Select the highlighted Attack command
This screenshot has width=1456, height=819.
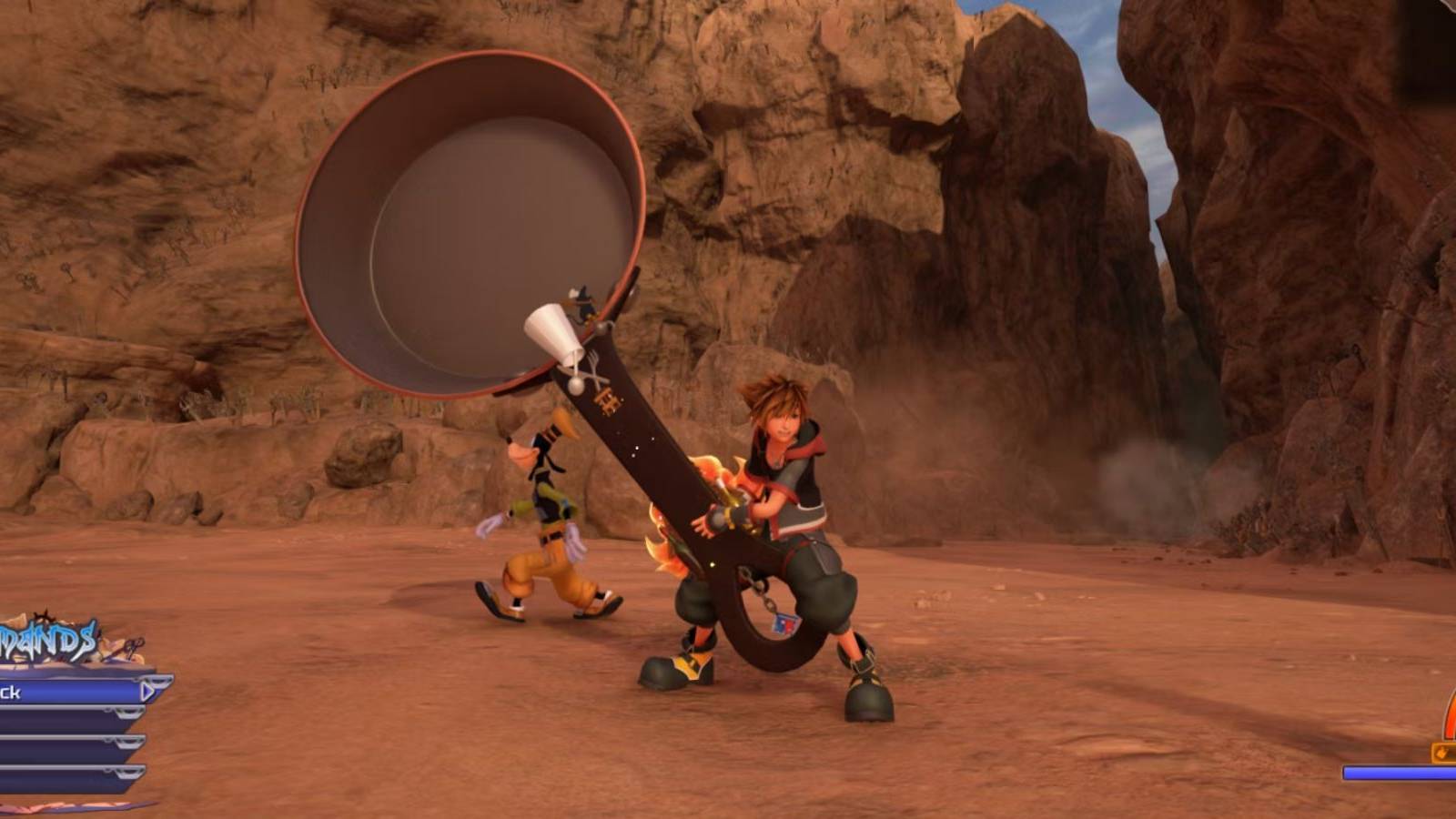pyautogui.click(x=55, y=692)
